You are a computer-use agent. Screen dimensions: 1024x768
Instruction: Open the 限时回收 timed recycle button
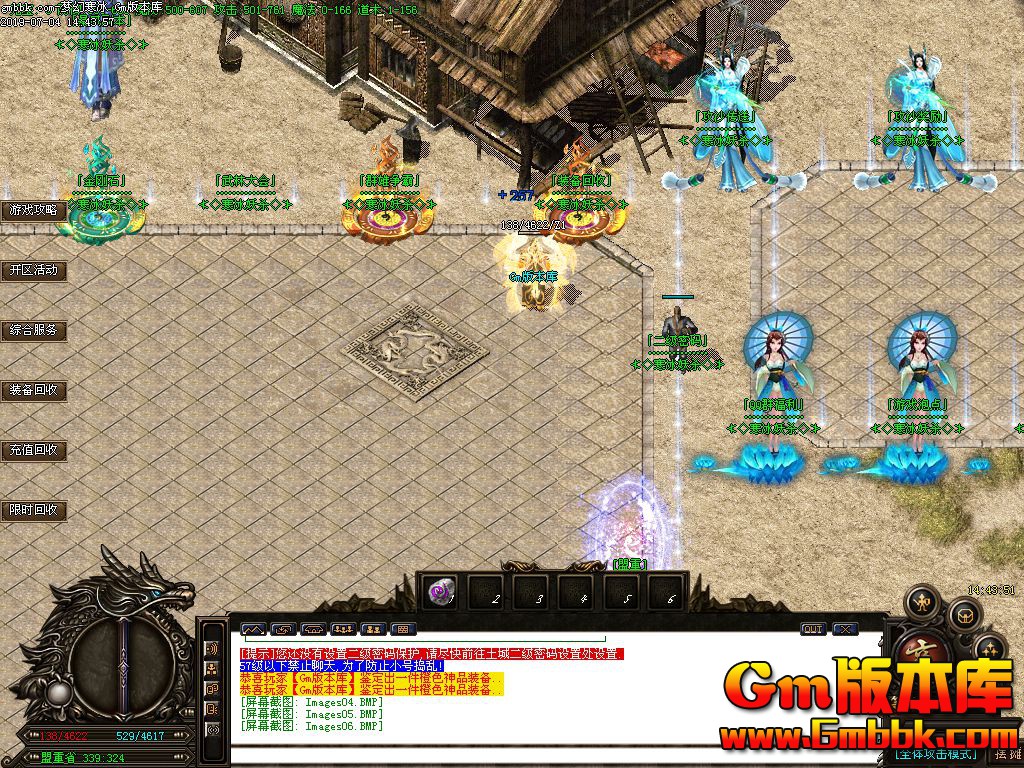click(34, 510)
